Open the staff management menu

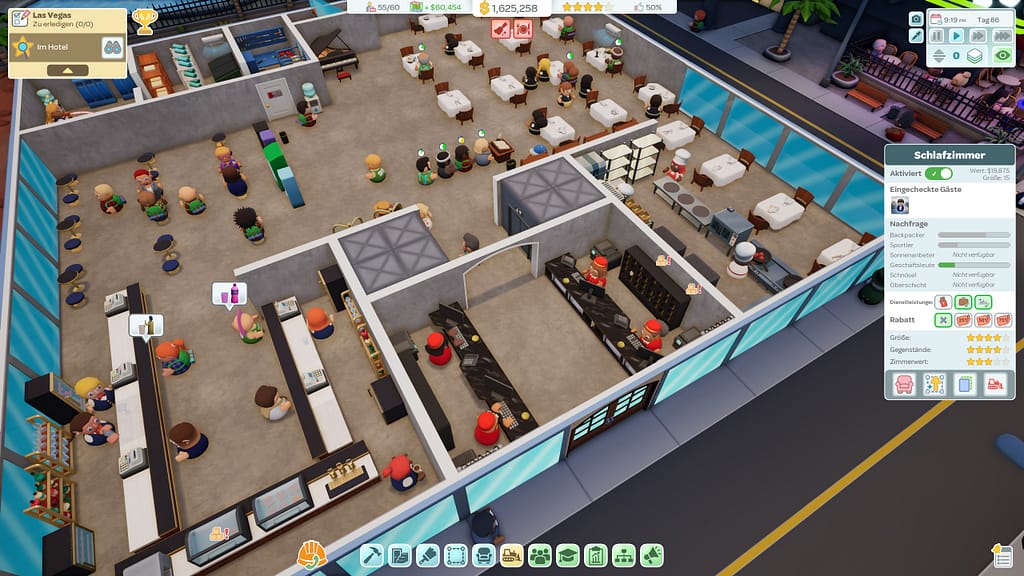(540, 554)
